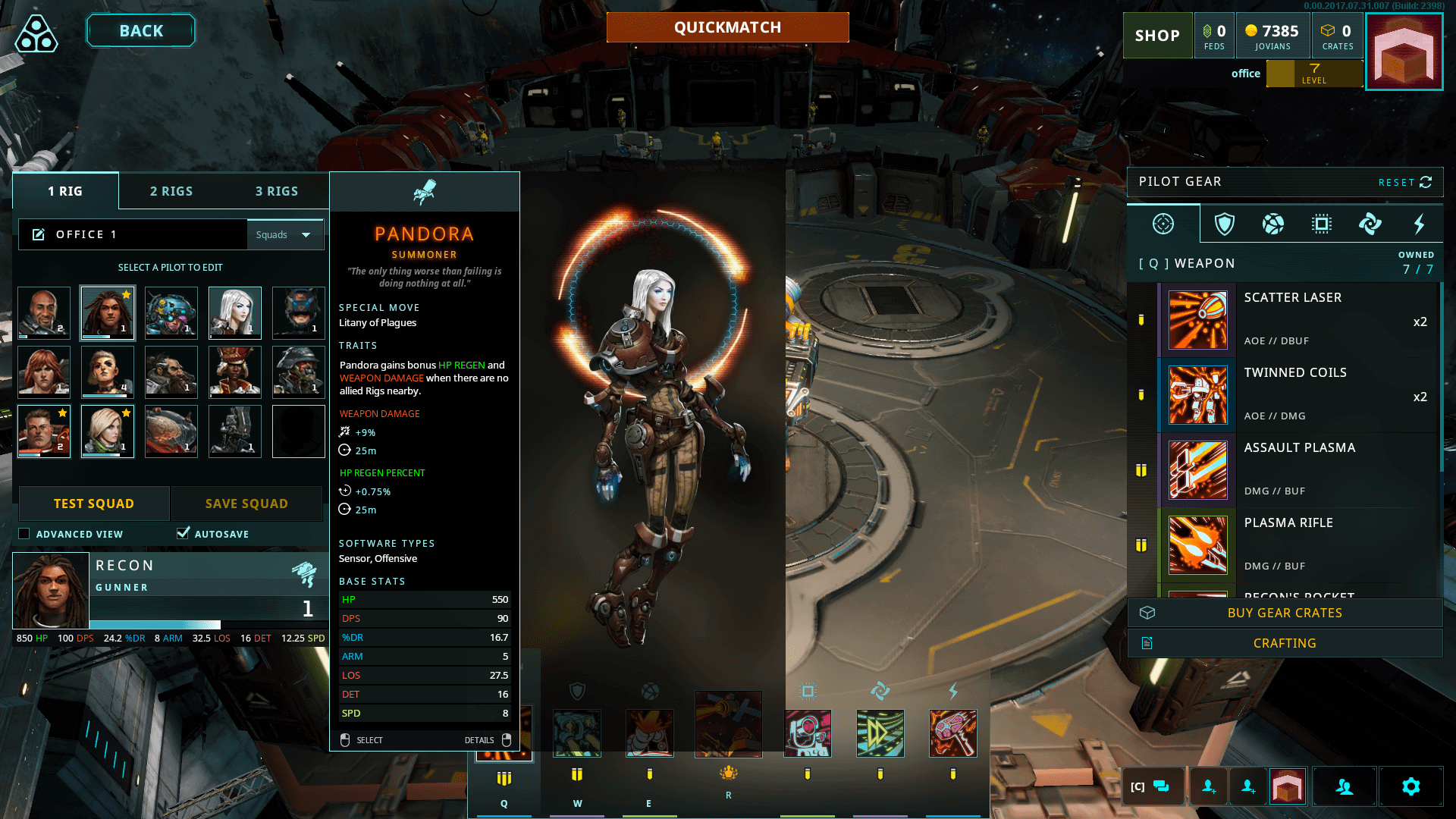Open settings via the gear icon
1456x819 pixels.
[1410, 786]
